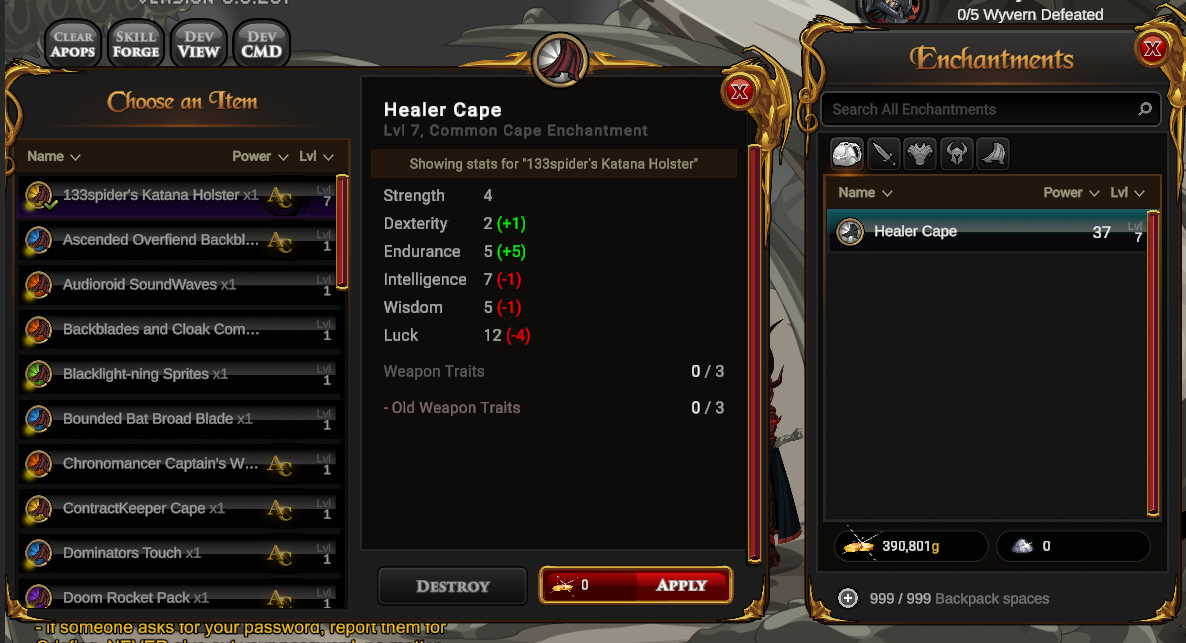
Task: Pick the Blacklight-ning Sprites item
Action: pyautogui.click(x=136, y=374)
